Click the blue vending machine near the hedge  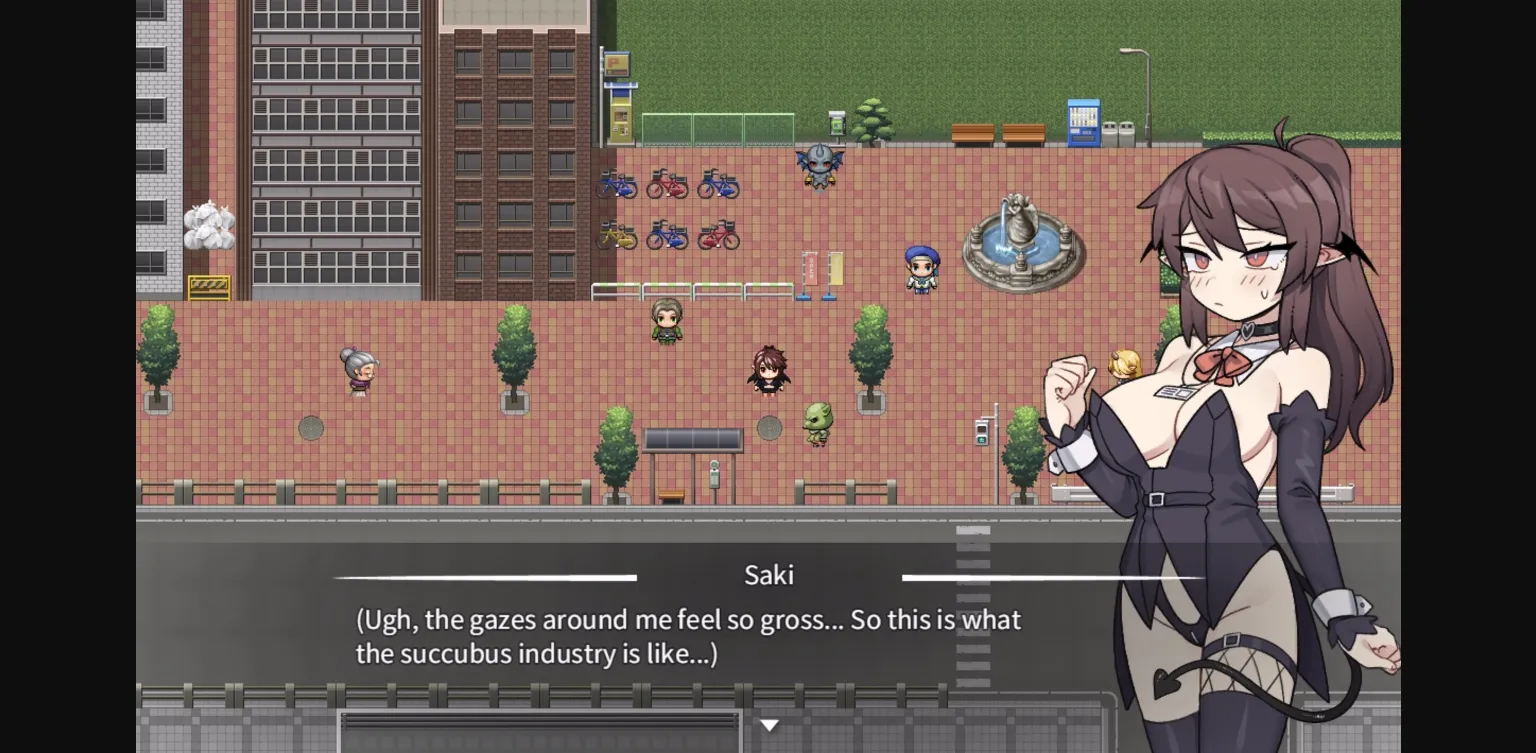tap(1083, 122)
